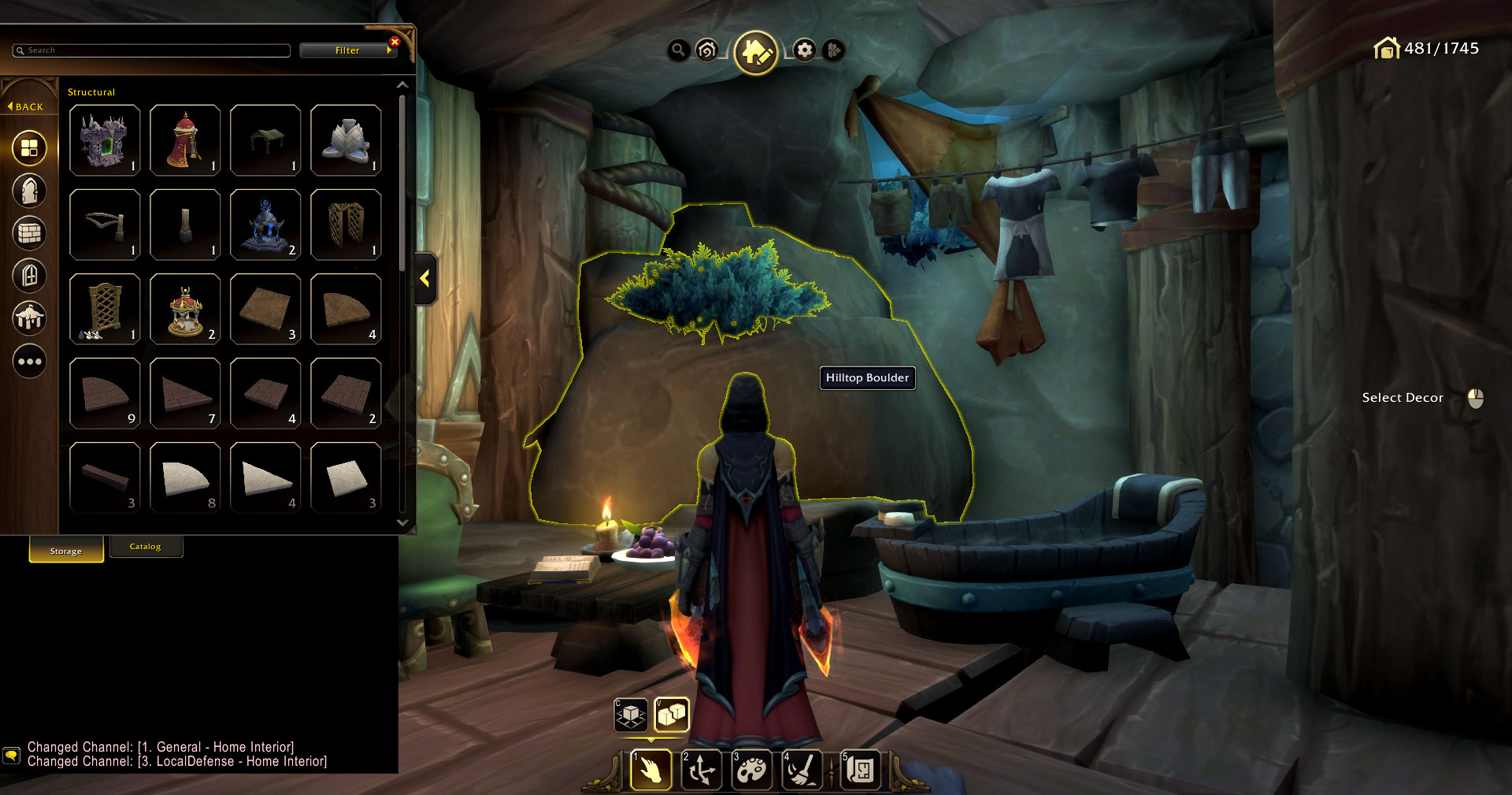The height and width of the screenshot is (795, 1512).
Task: Open the Storage tab
Action: [x=65, y=551]
